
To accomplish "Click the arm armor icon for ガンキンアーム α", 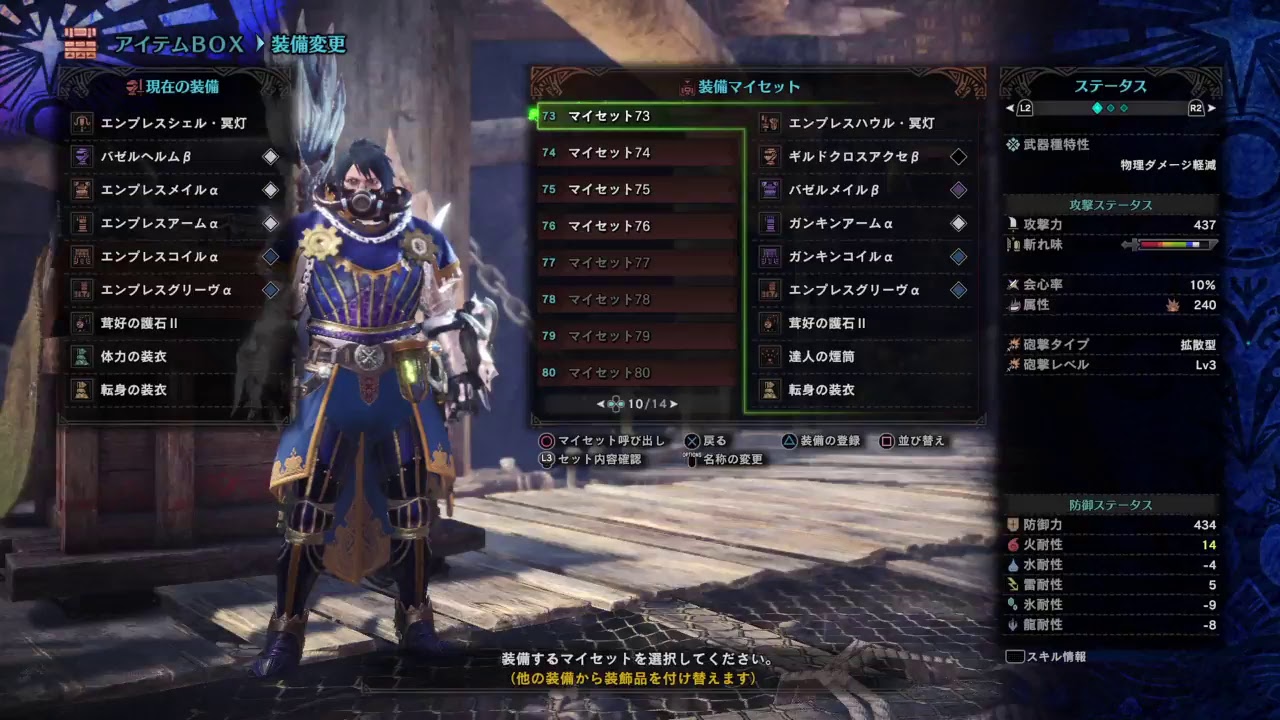I will [x=771, y=223].
